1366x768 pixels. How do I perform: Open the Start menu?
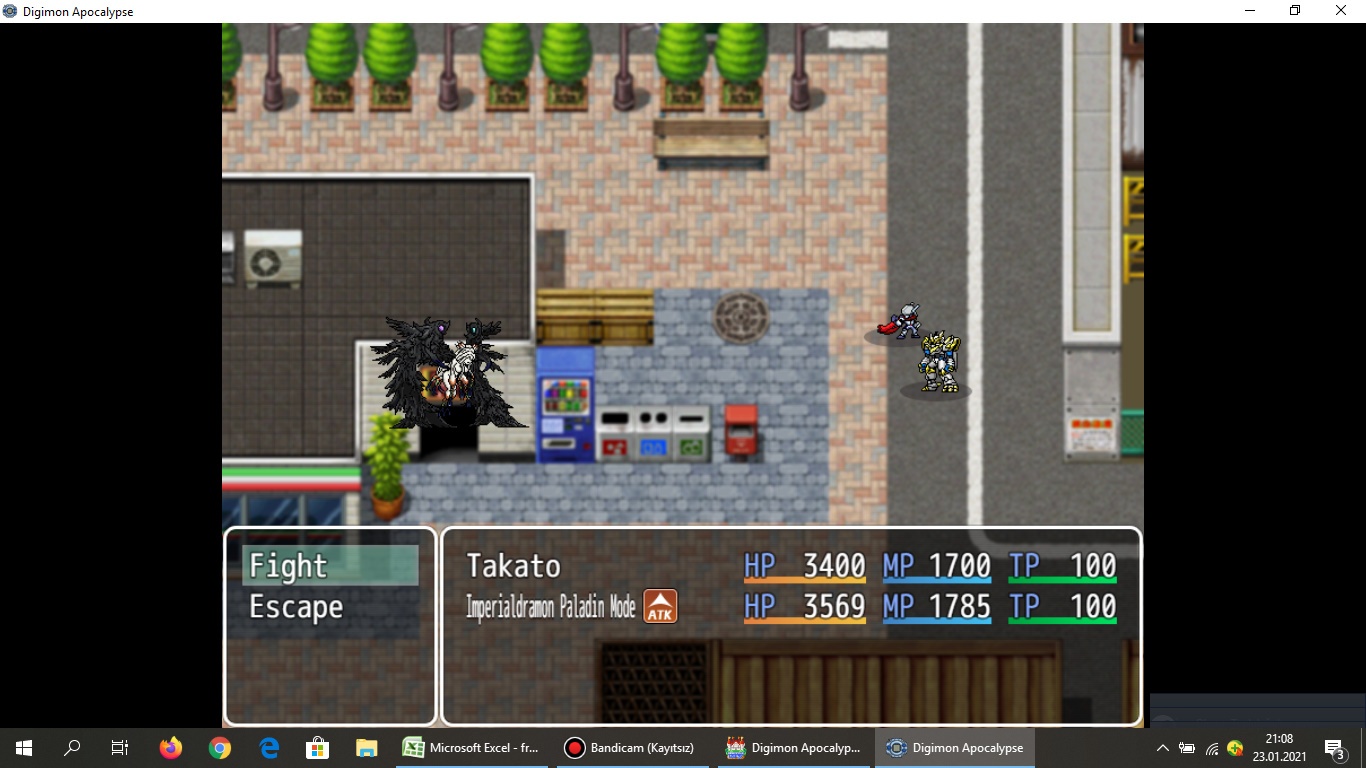click(21, 747)
